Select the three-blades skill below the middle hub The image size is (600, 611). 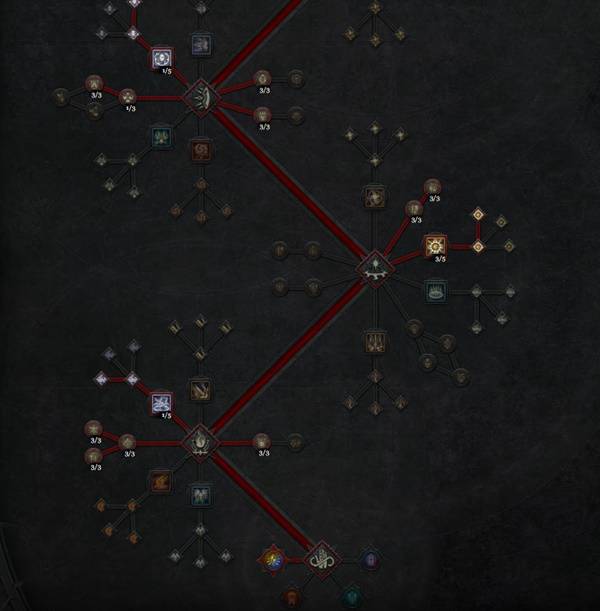coord(374,342)
